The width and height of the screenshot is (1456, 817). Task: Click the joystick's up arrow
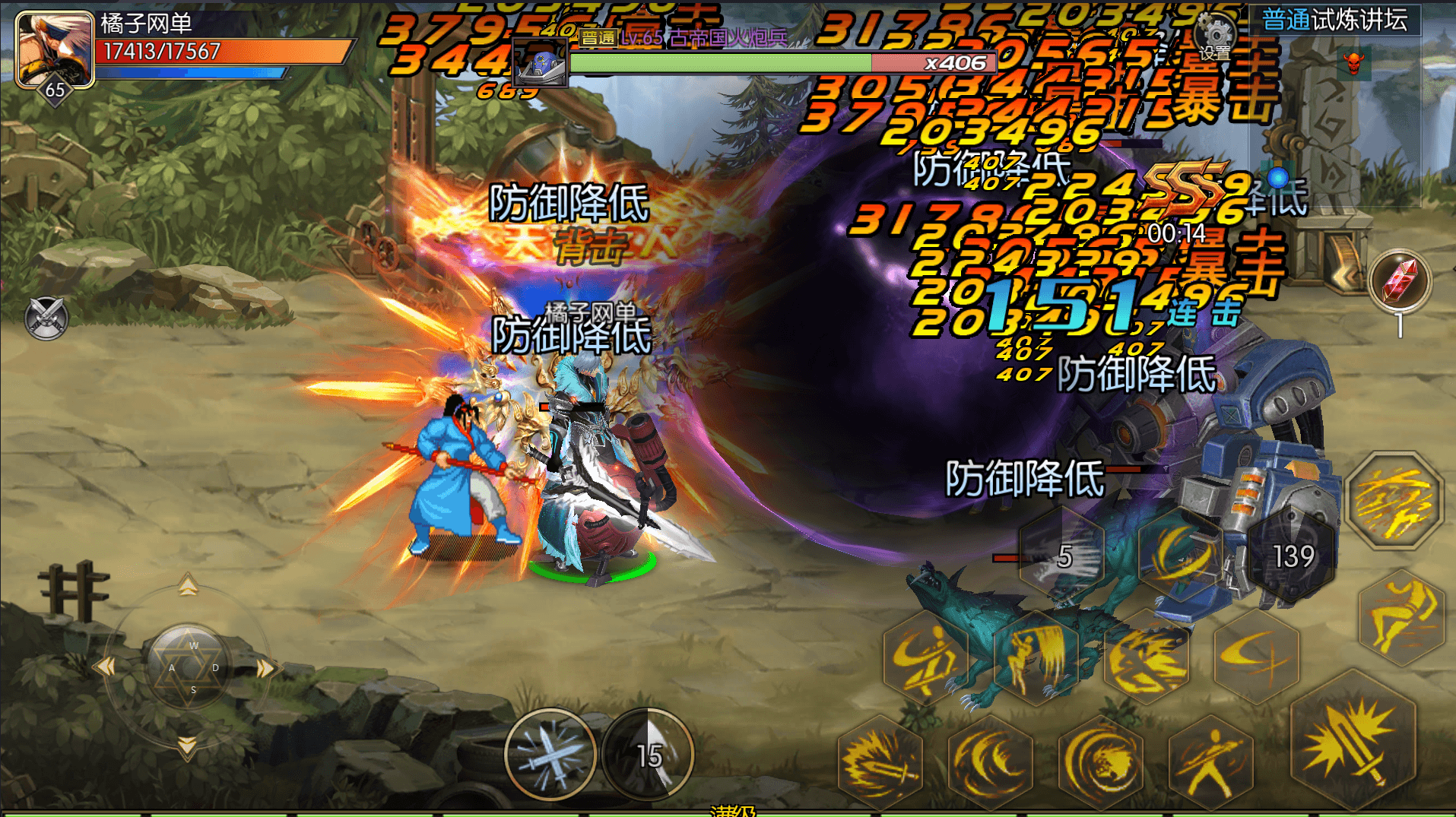(188, 586)
